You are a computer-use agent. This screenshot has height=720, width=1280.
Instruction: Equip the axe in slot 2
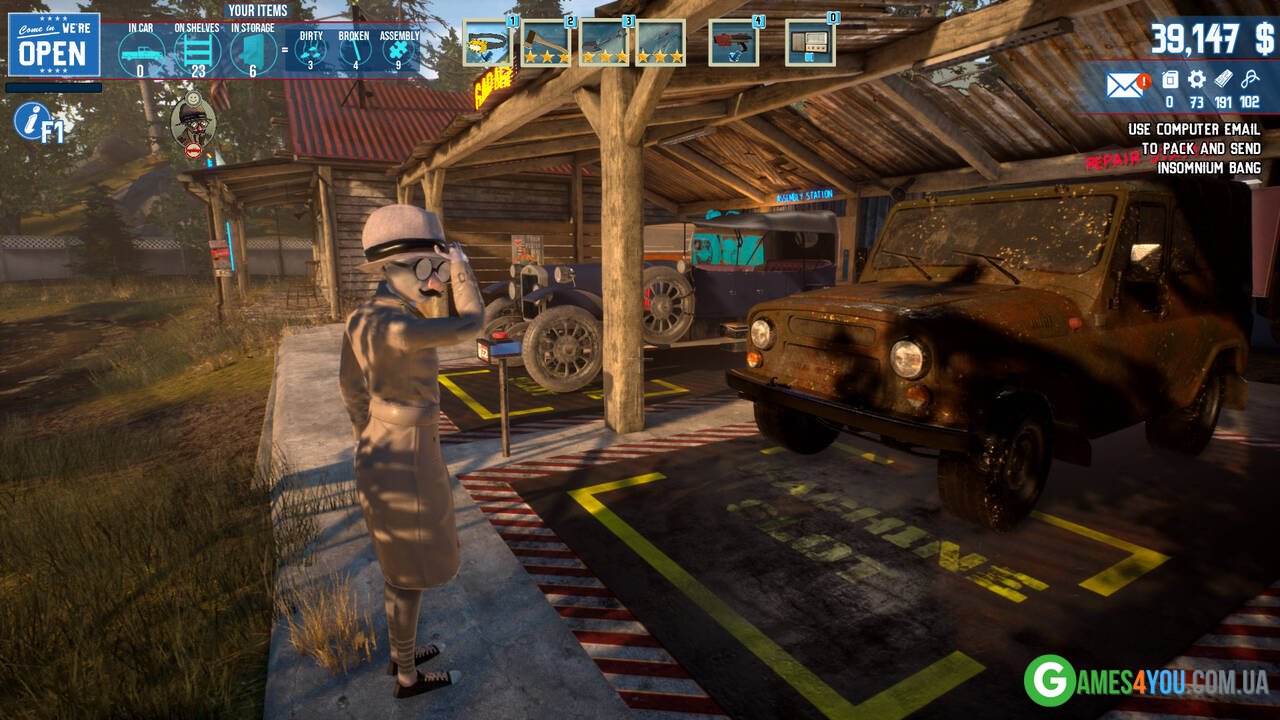pyautogui.click(x=545, y=43)
